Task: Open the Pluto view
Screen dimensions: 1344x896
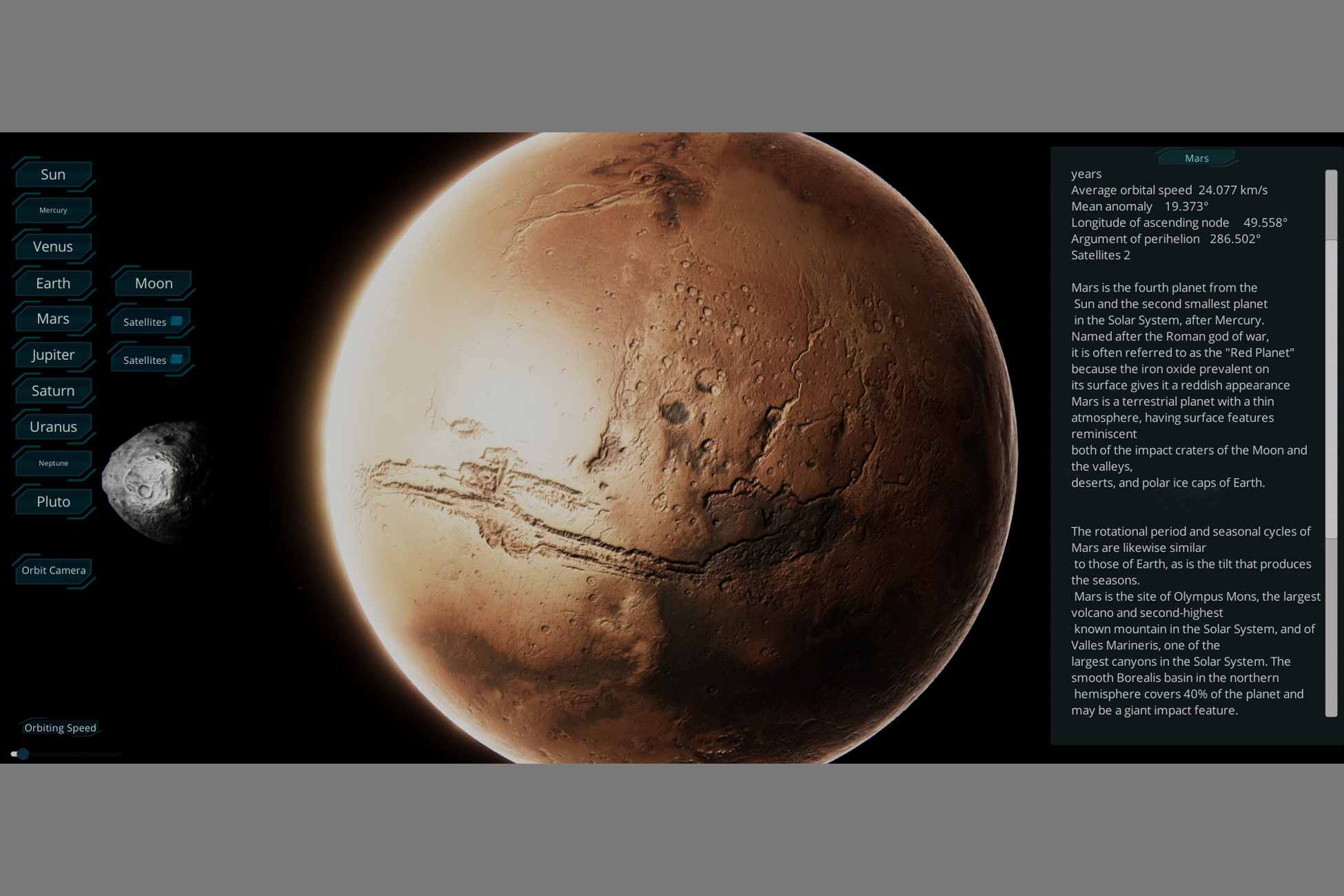Action: pyautogui.click(x=53, y=501)
